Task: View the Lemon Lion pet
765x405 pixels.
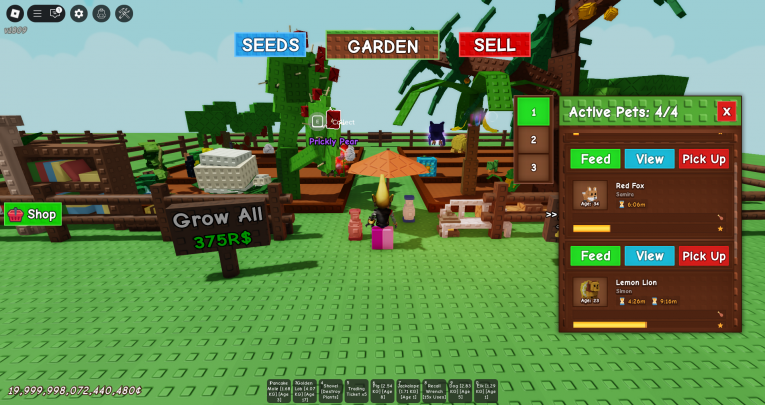Action: [650, 256]
